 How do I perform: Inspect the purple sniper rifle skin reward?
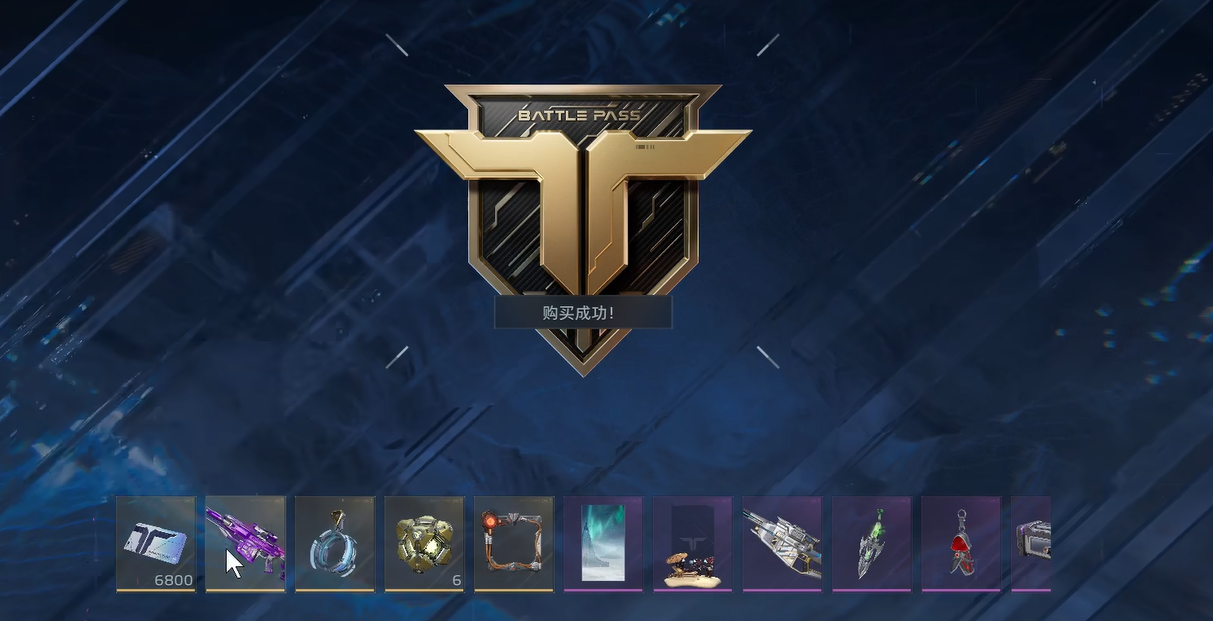click(245, 543)
